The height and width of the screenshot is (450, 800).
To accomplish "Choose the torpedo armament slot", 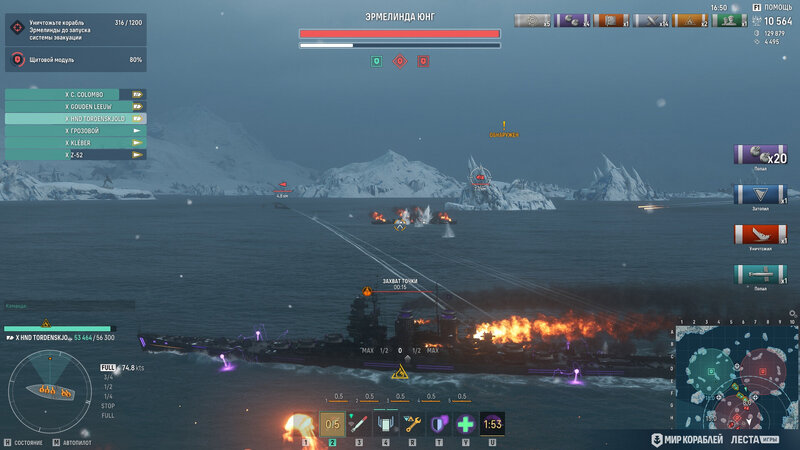I will (360, 424).
